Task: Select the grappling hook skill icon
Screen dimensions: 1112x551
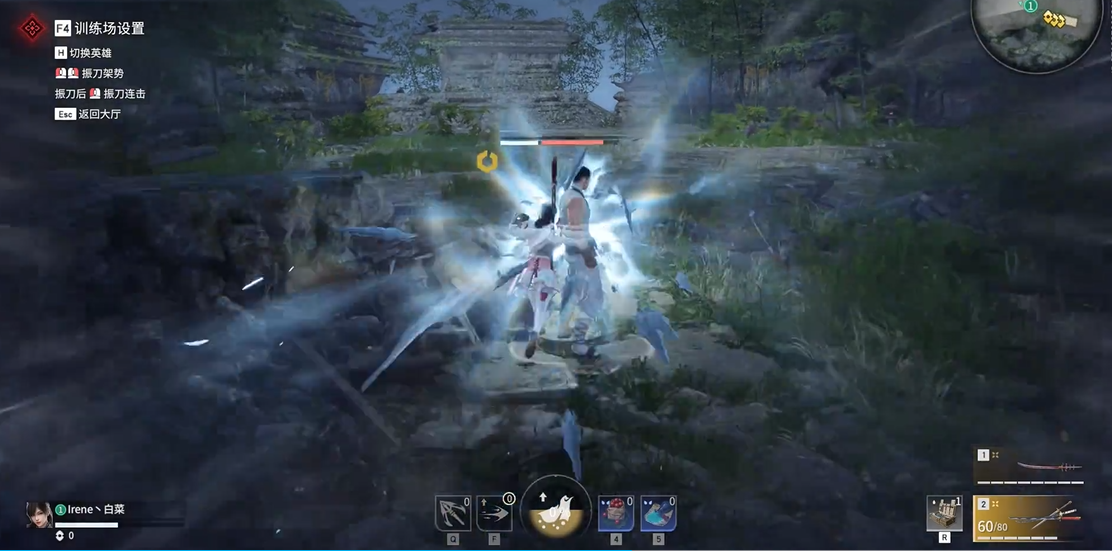Action: coord(453,513)
